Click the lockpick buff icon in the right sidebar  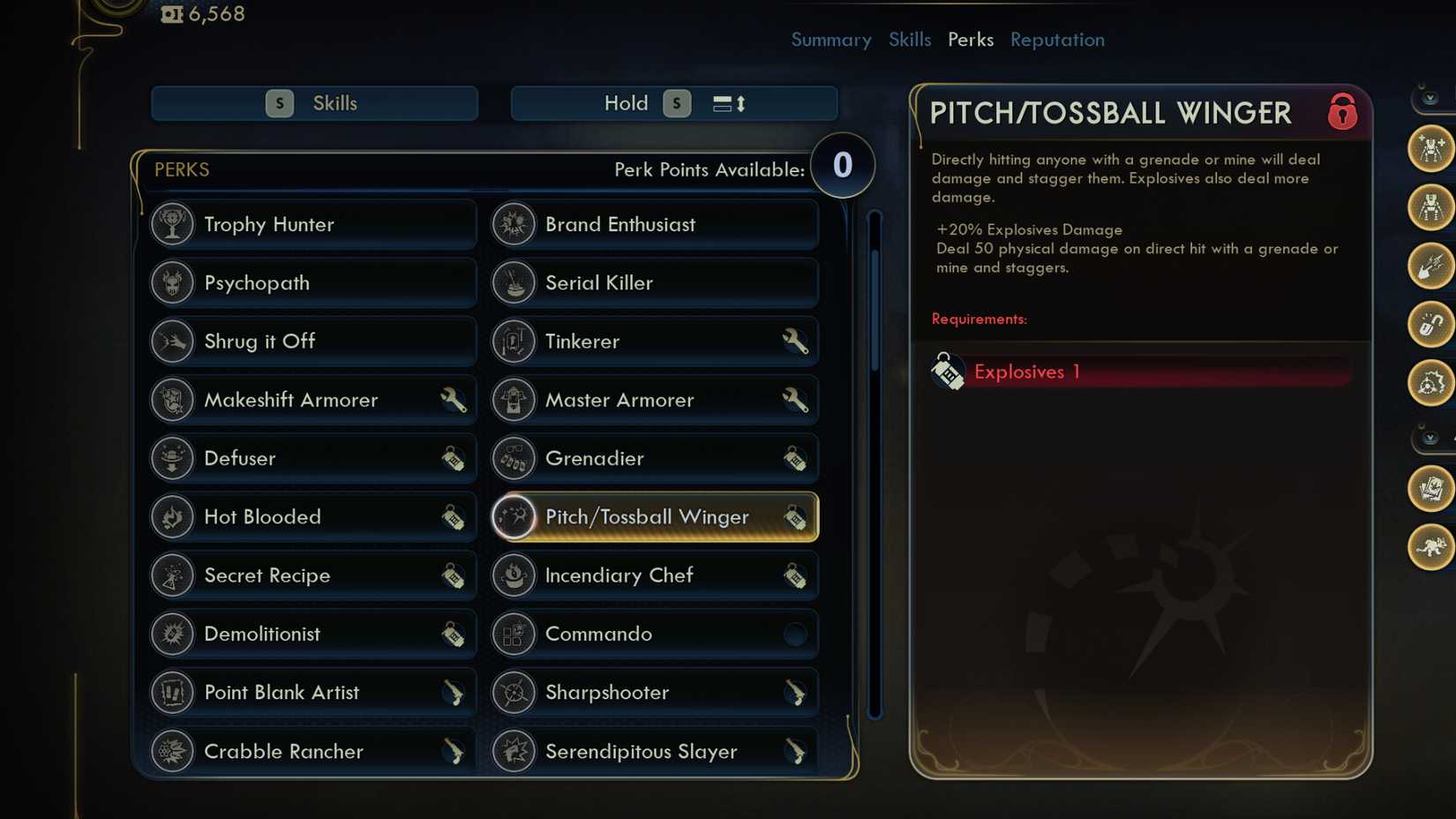pyautogui.click(x=1431, y=326)
